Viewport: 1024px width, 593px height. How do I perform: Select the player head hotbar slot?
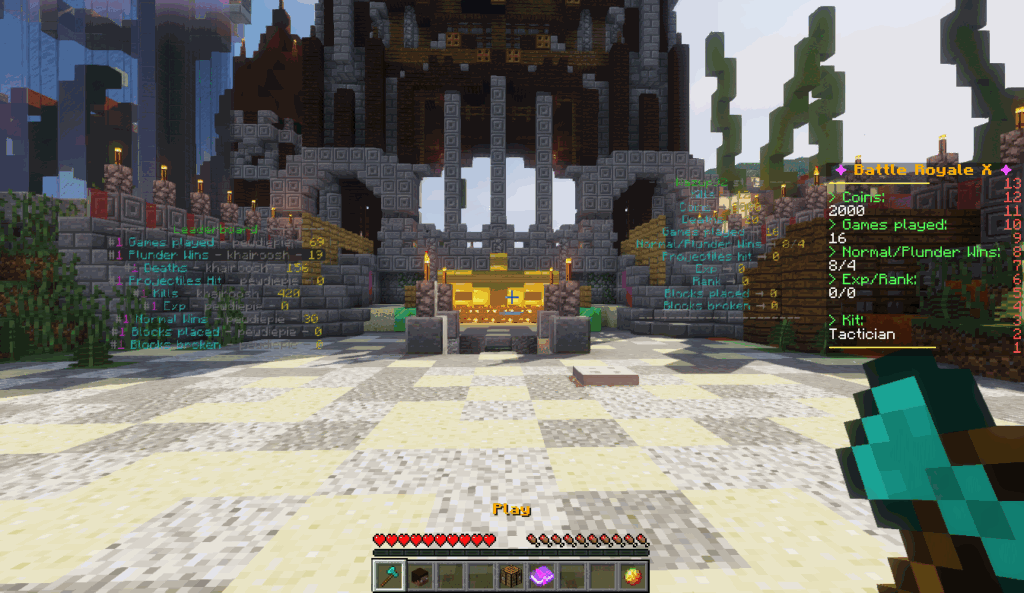click(420, 576)
